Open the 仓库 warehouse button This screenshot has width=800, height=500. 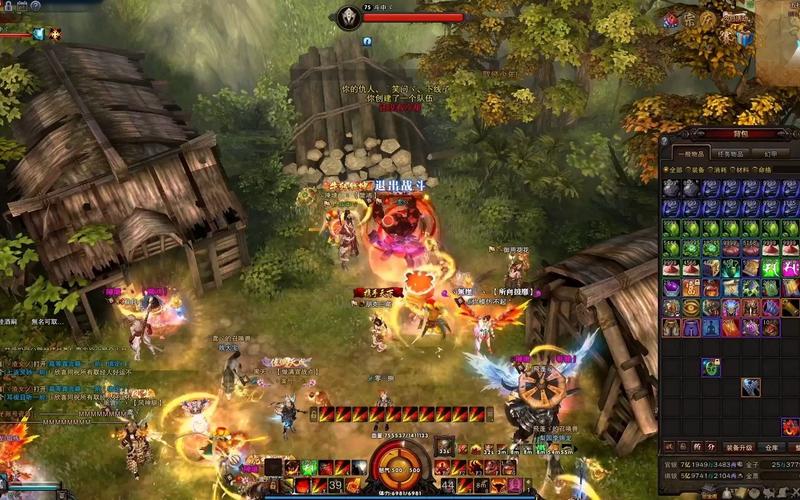[x=771, y=447]
